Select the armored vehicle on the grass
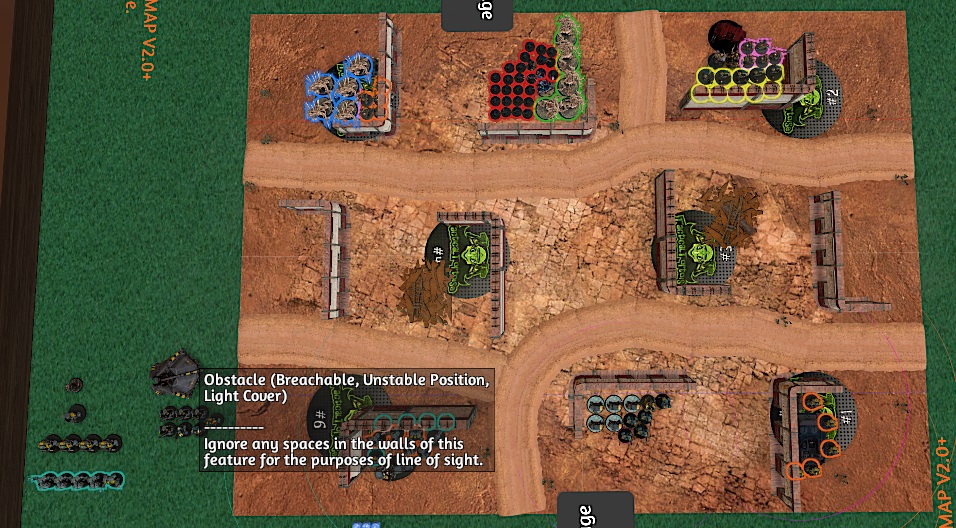The height and width of the screenshot is (528, 956). (176, 374)
